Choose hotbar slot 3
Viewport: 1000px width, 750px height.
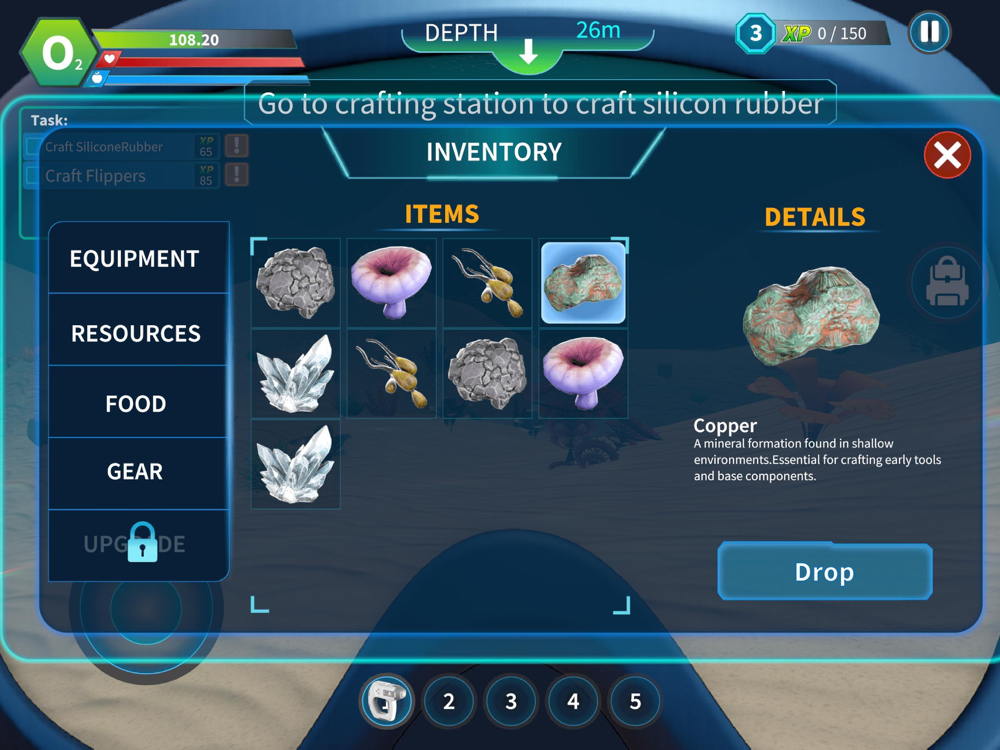click(x=511, y=702)
